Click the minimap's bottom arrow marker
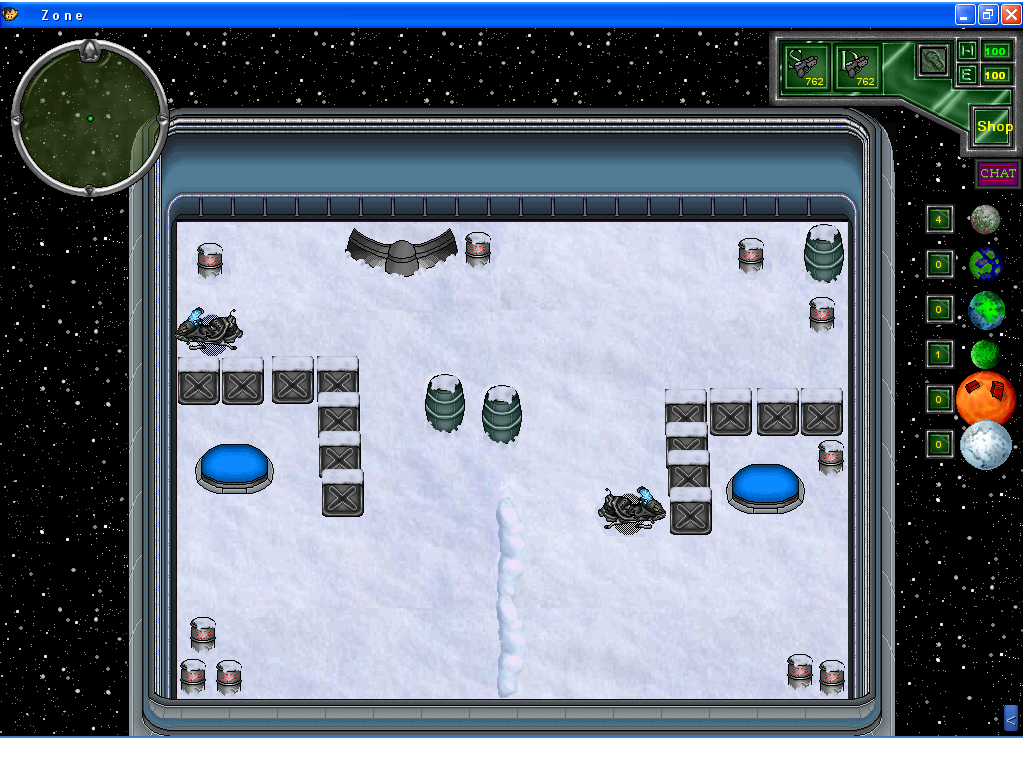The width and height of the screenshot is (1024, 768). coord(89,189)
